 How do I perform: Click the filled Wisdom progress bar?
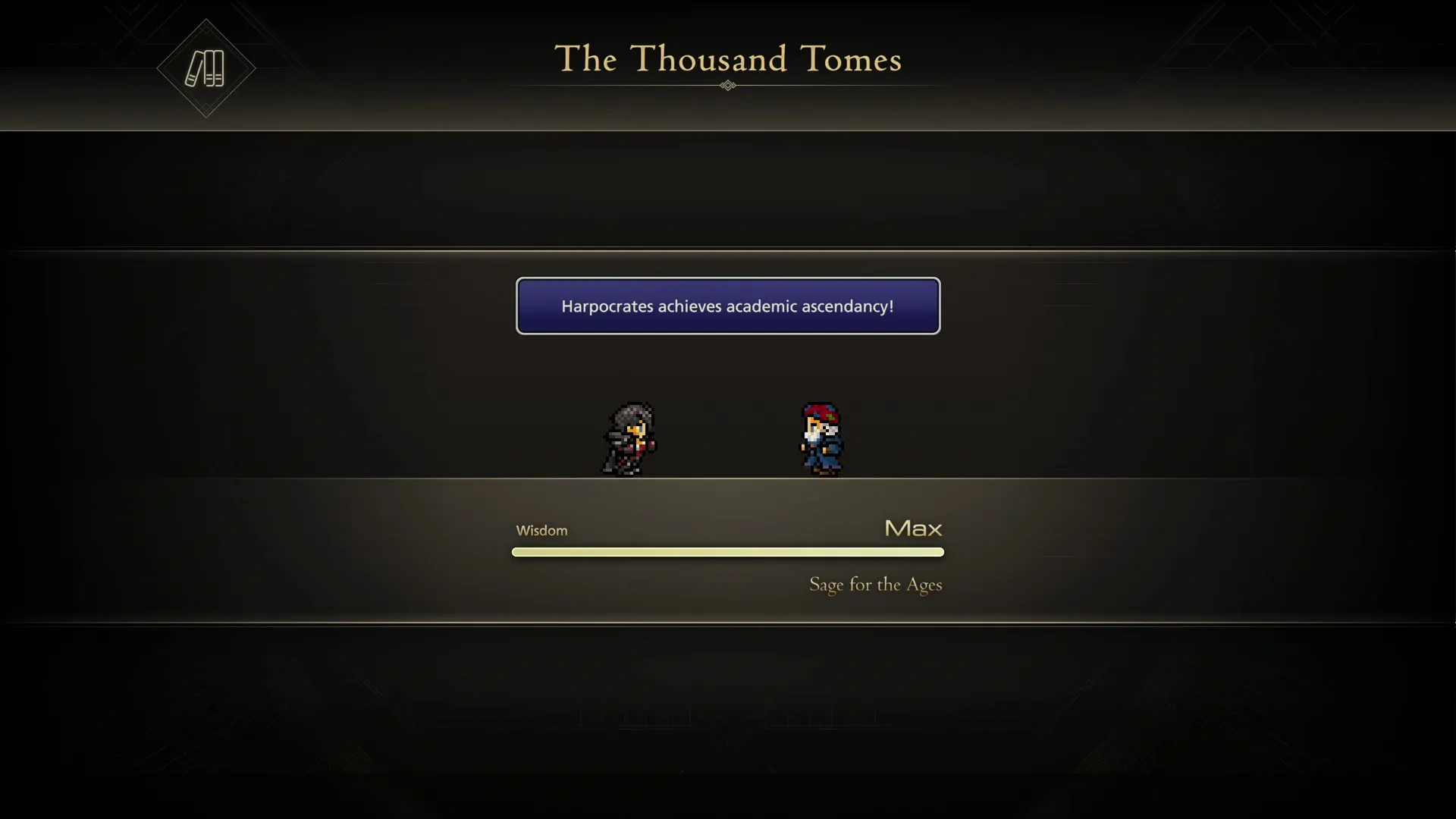tap(728, 552)
